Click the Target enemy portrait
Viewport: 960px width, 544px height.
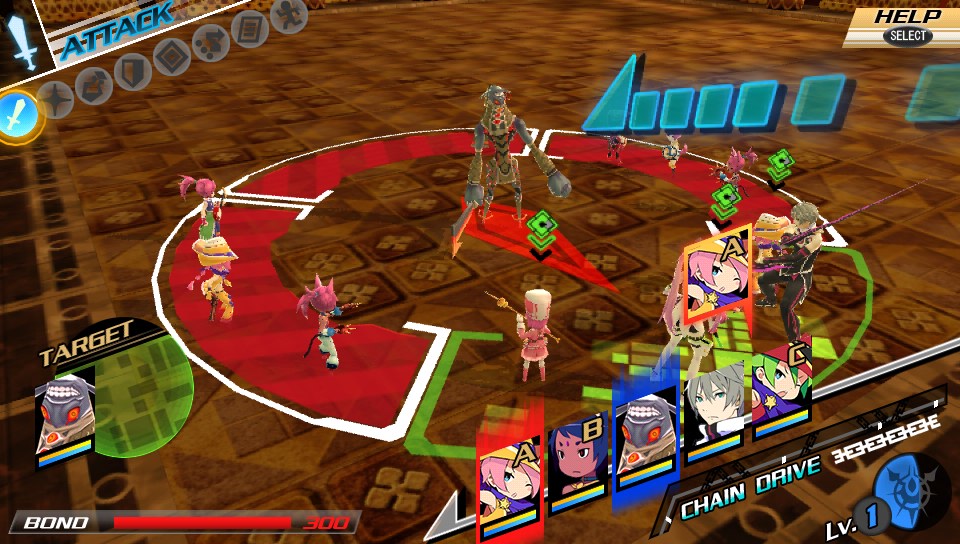click(64, 413)
